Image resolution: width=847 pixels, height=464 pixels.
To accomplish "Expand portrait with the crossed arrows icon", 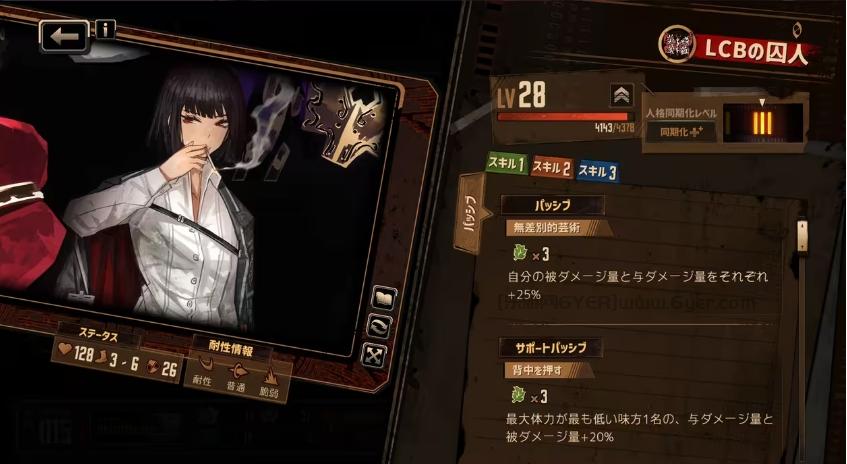I will click(373, 354).
